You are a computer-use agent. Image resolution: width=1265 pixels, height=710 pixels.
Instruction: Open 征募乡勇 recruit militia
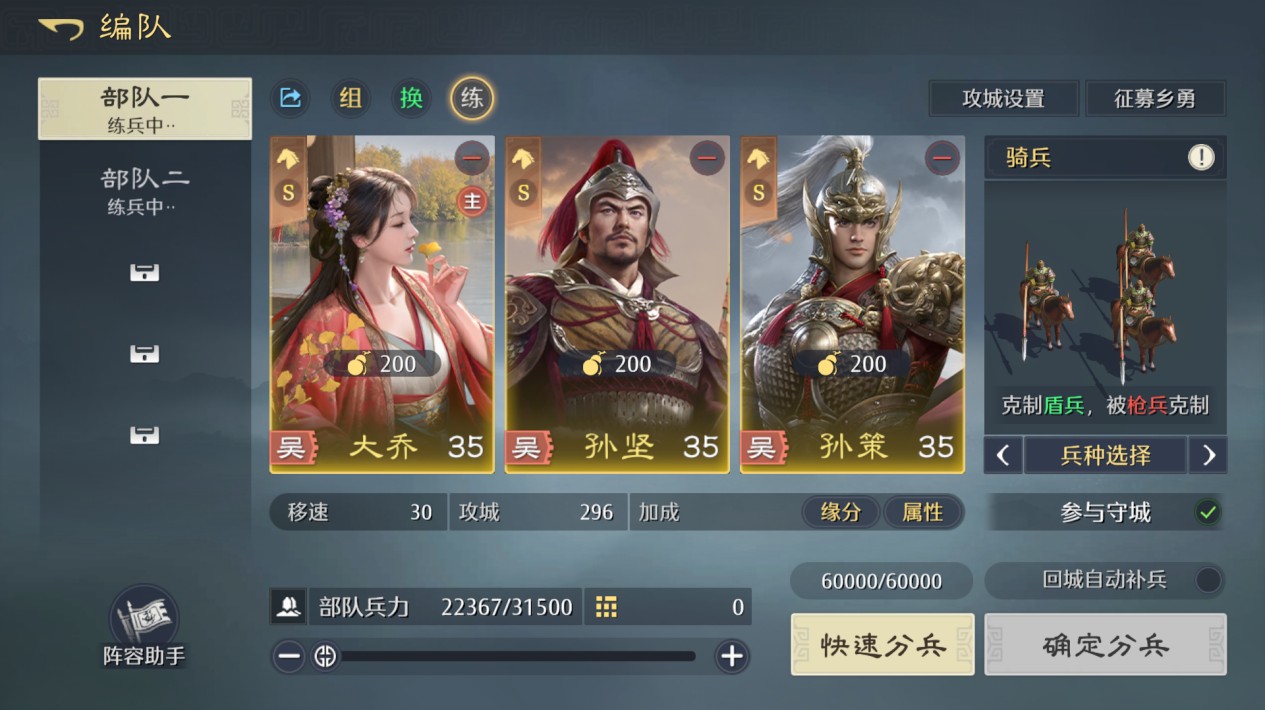[1155, 99]
